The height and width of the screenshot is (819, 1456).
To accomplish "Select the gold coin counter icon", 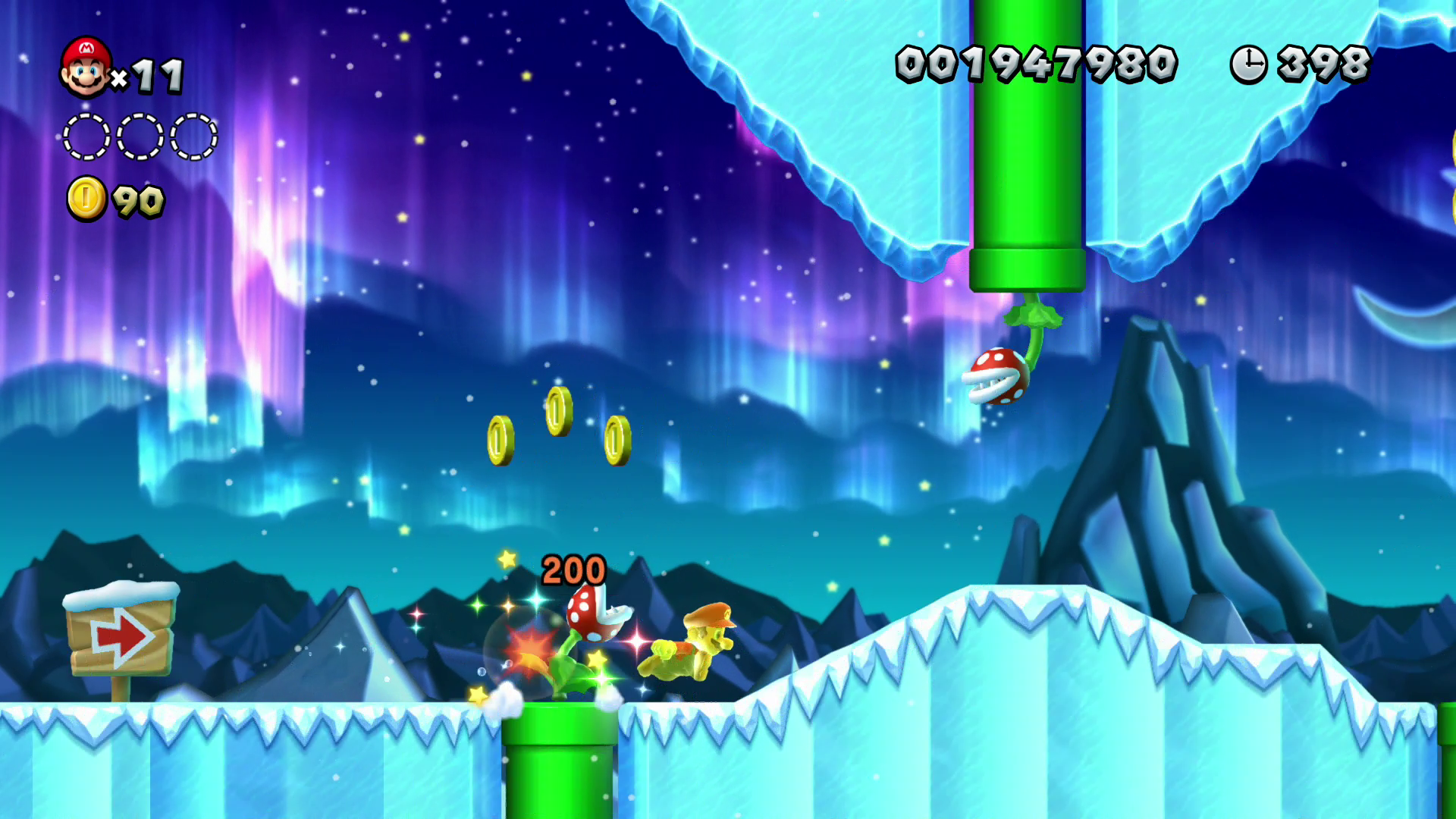I will [86, 199].
